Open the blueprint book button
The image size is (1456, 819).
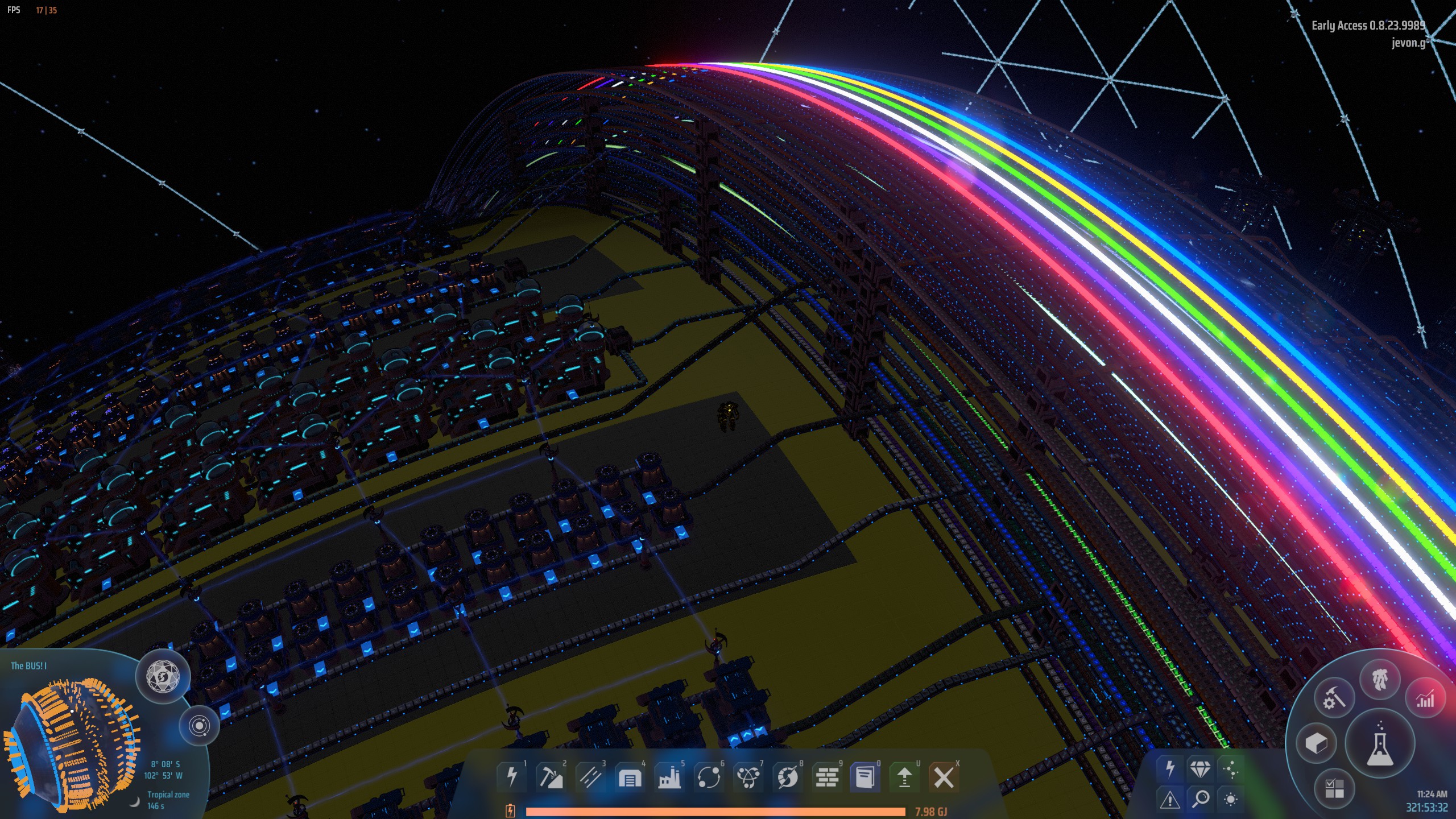pos(865,776)
